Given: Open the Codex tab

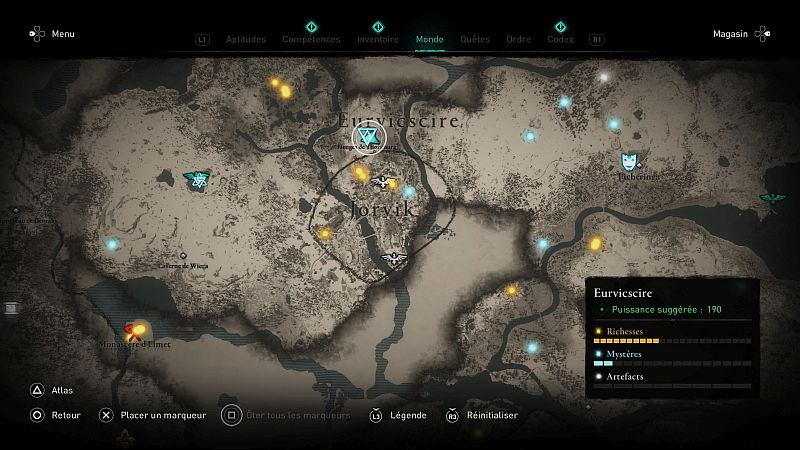Looking at the screenshot, I should (560, 40).
